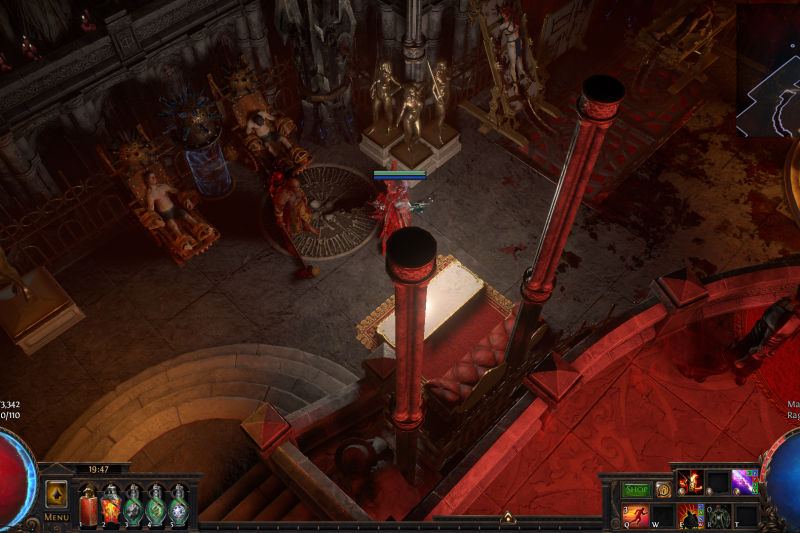Use the flame-patterned flask in slot 2

pos(111,504)
